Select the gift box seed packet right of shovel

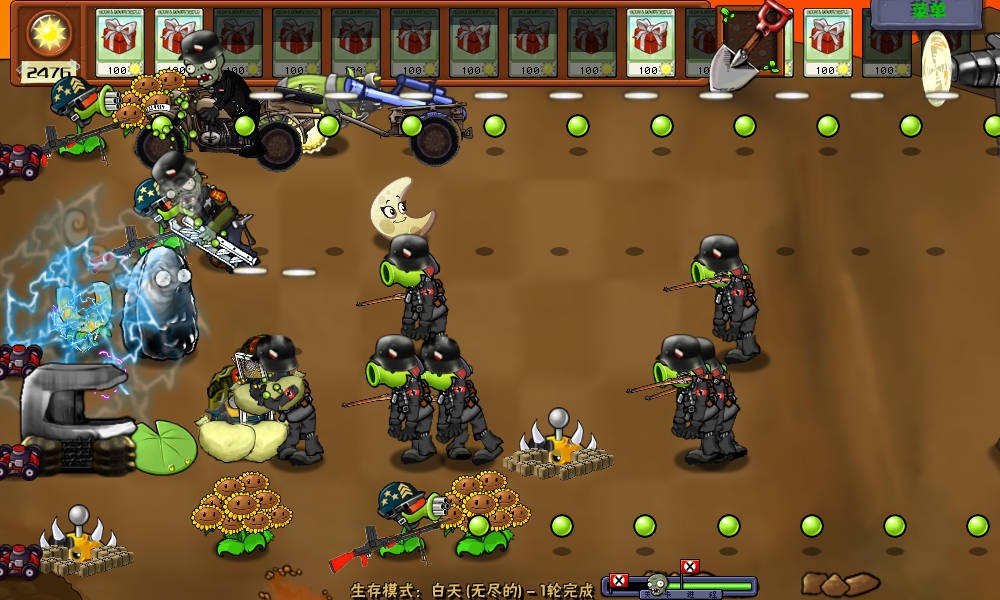[x=827, y=43]
